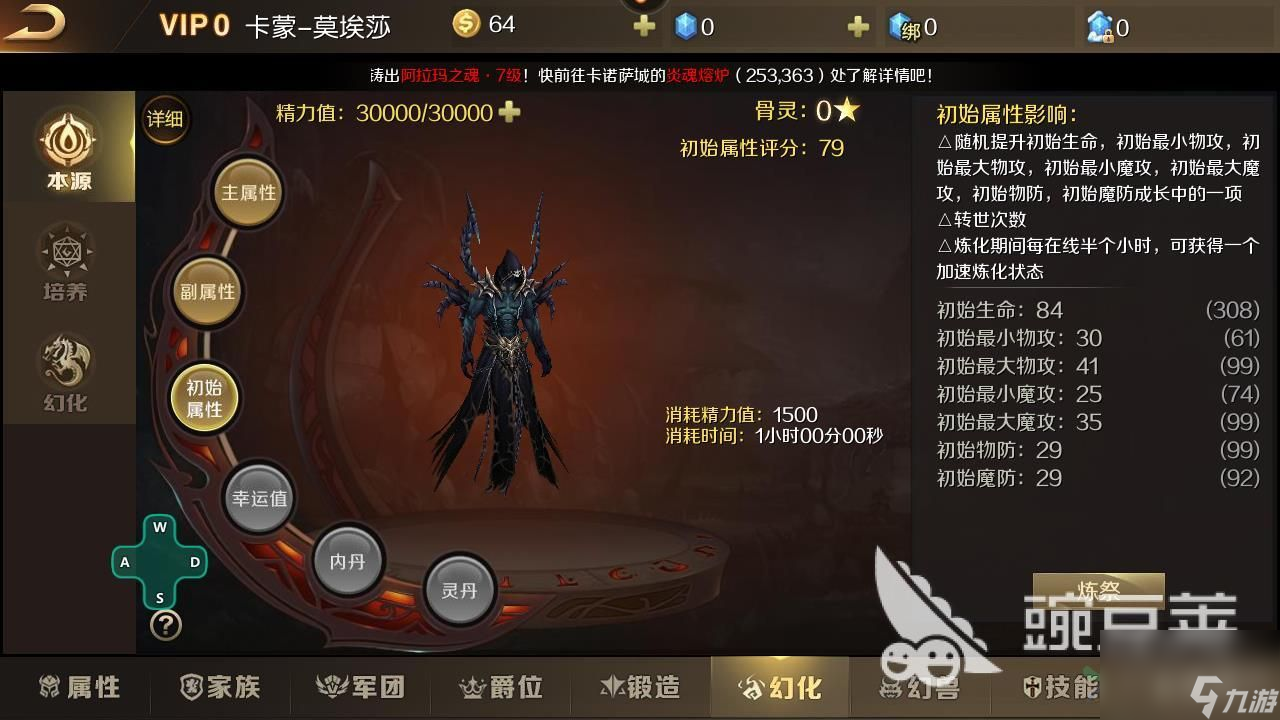Screen dimensions: 1280x720
Task: Select the 灵丹 node
Action: [459, 591]
